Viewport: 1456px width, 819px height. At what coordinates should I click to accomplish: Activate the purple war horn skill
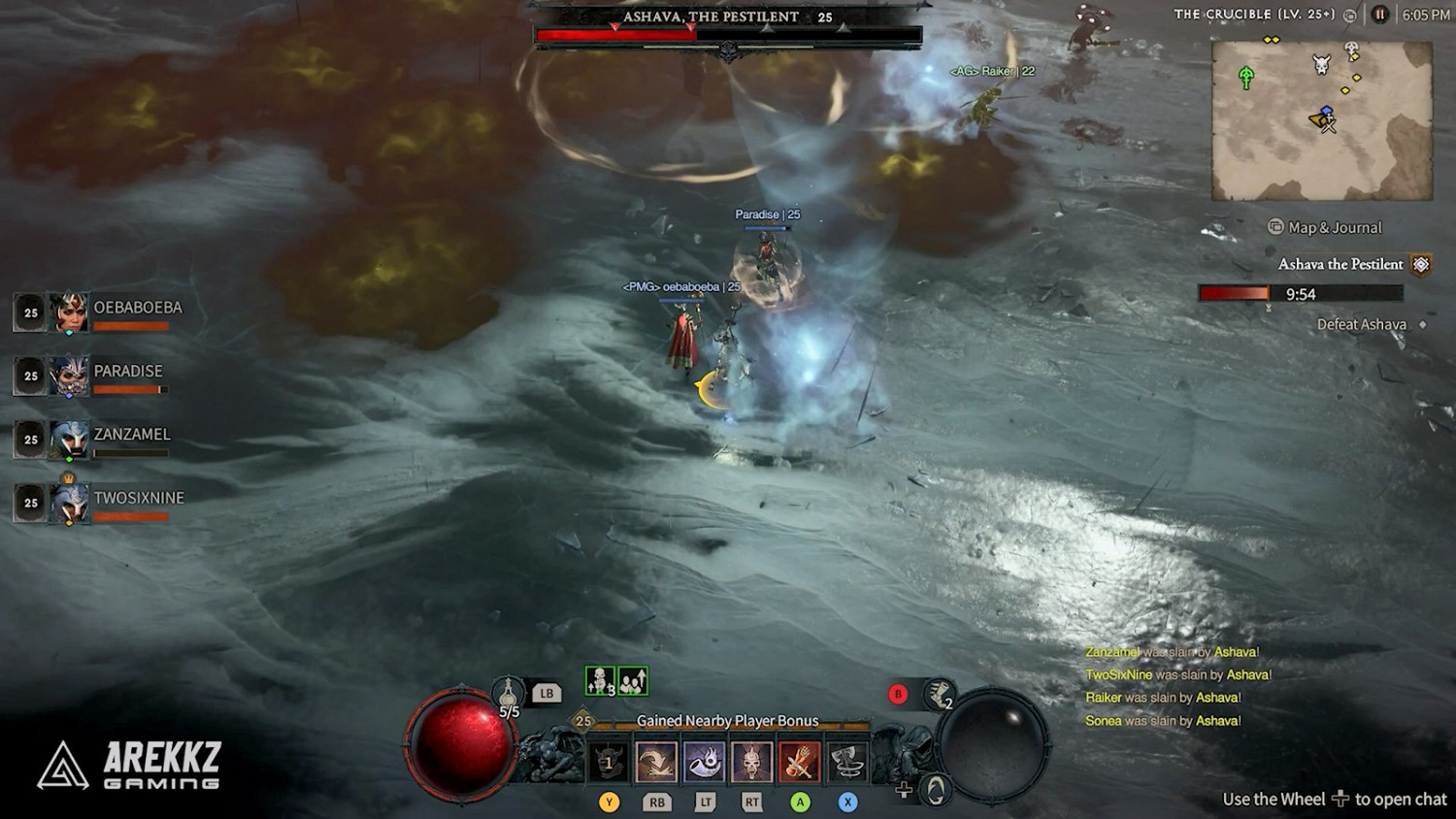point(704,763)
